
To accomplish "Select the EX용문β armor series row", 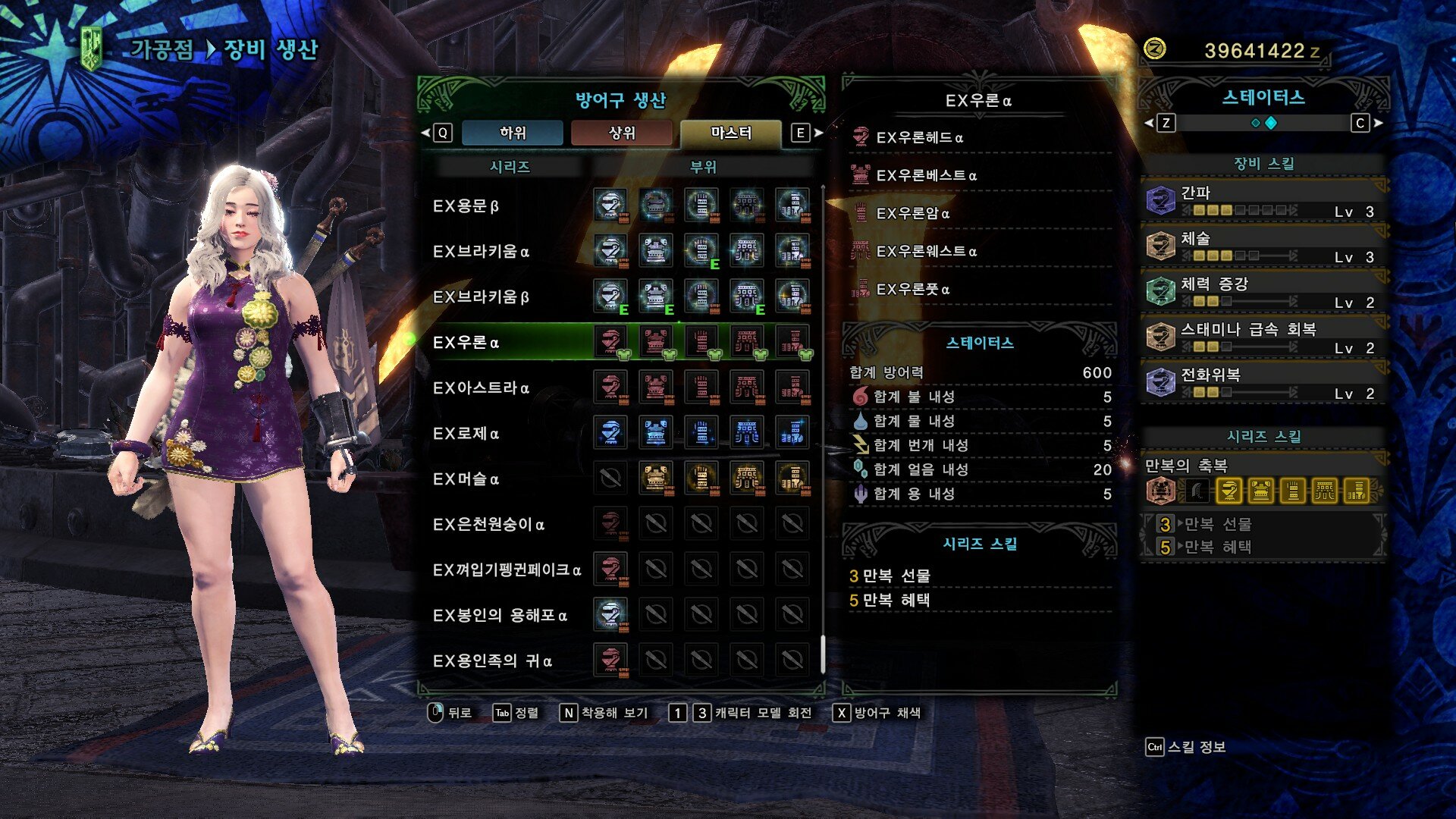I will [x=466, y=206].
